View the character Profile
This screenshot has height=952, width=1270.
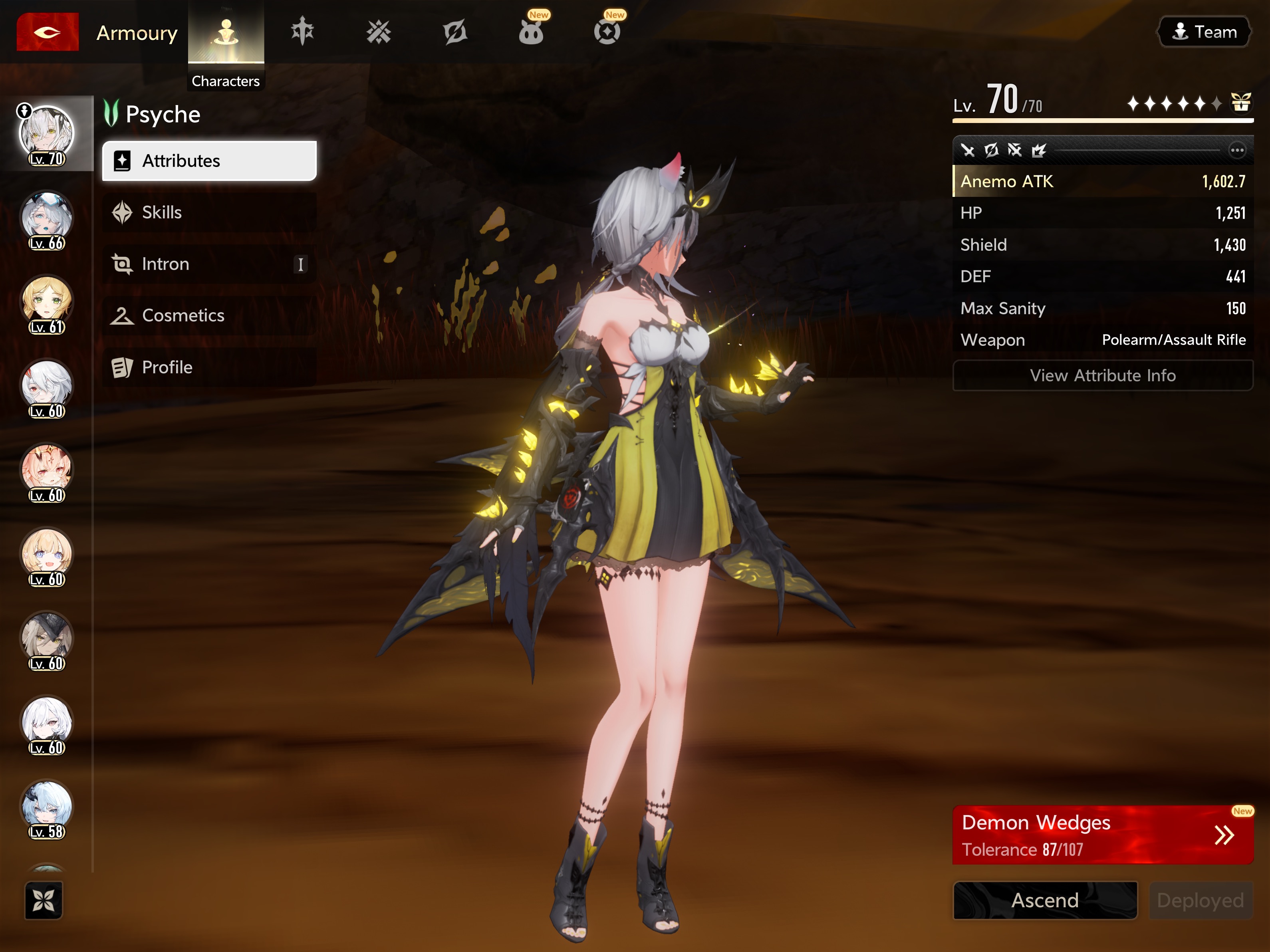pos(209,367)
